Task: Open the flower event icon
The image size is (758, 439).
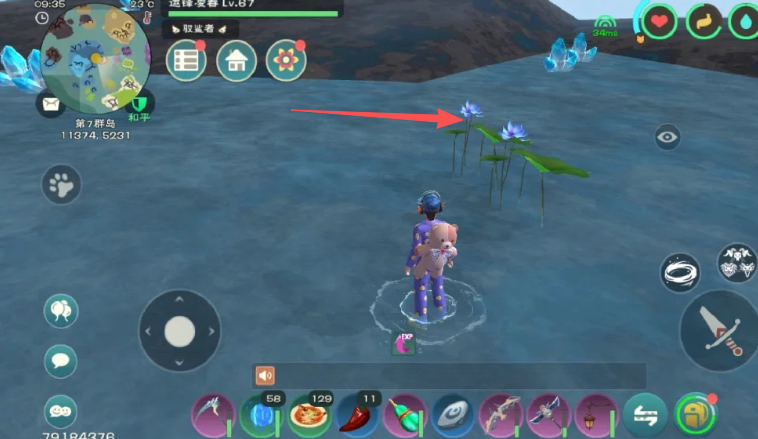Action: (286, 61)
